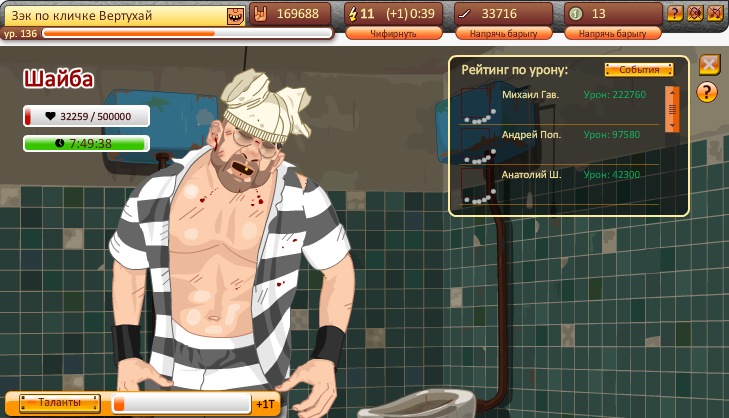Select Анатолий Ш. in the damage rating
This screenshot has width=729, height=418.
[531, 174]
